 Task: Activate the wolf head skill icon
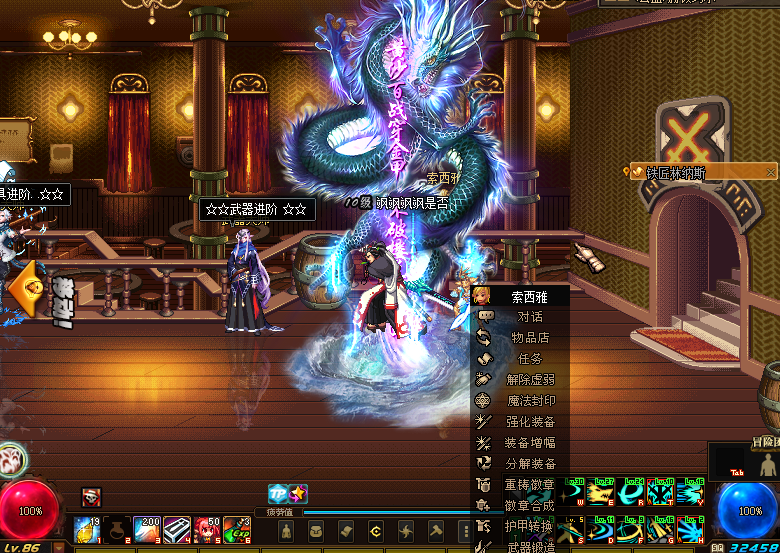coord(11,461)
